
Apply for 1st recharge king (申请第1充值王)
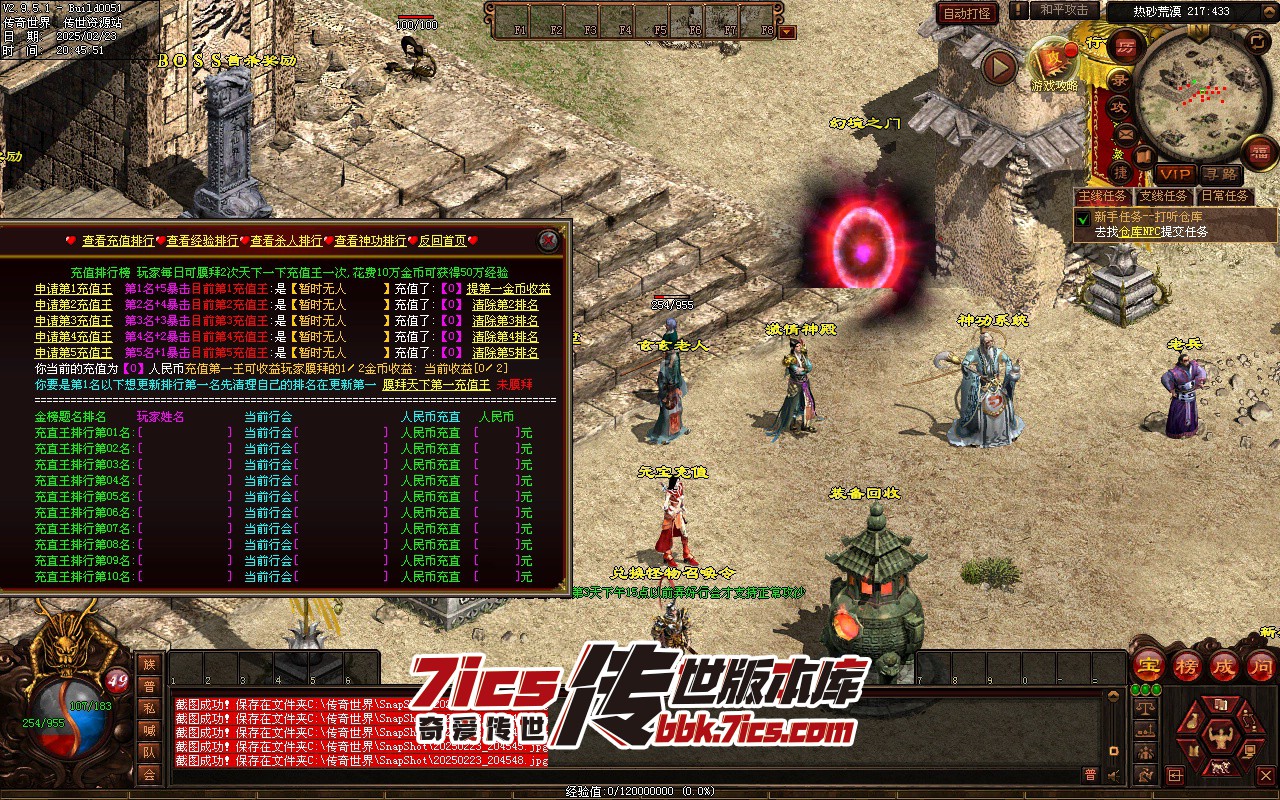point(74,289)
